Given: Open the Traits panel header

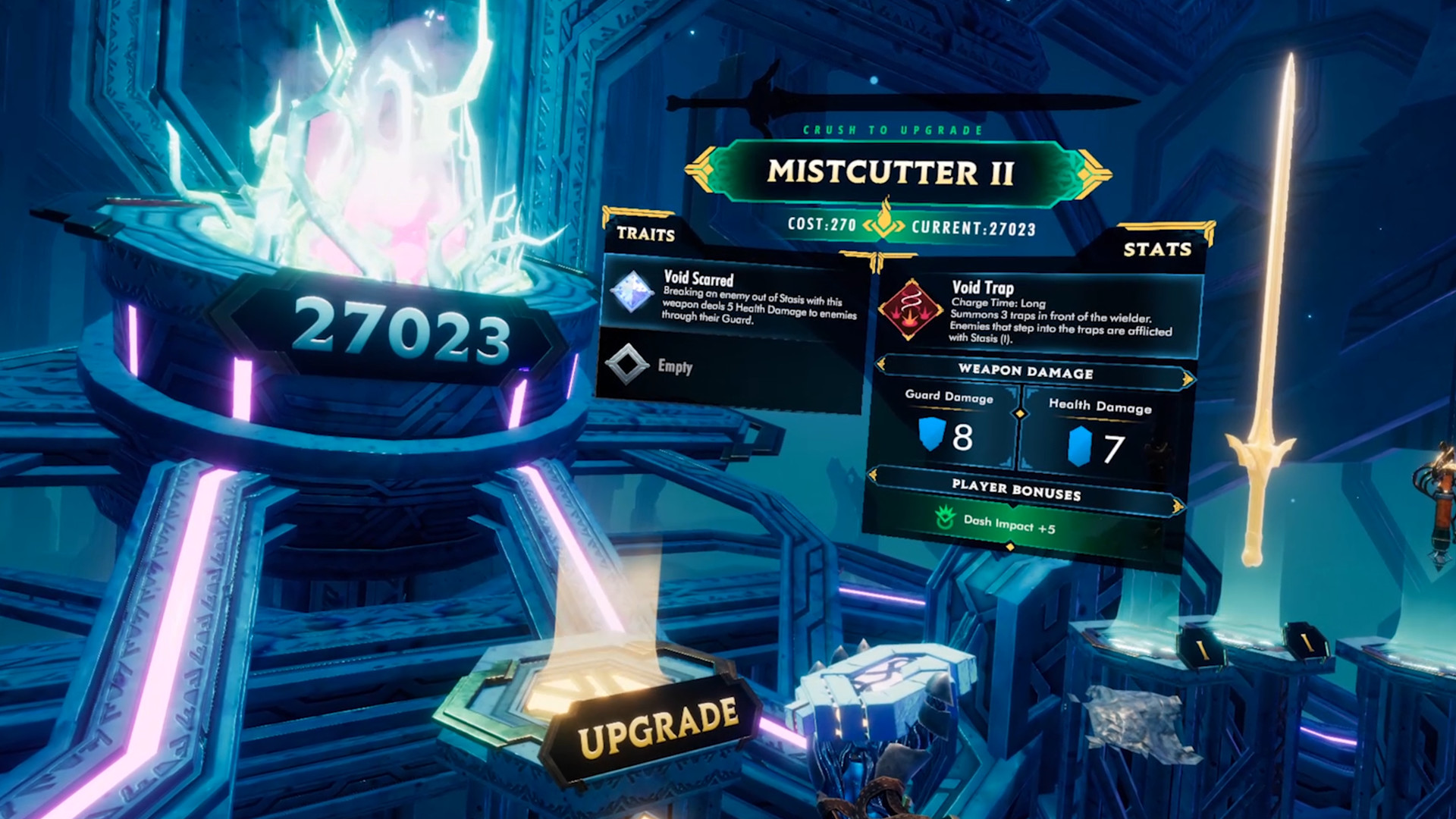Looking at the screenshot, I should coord(645,234).
